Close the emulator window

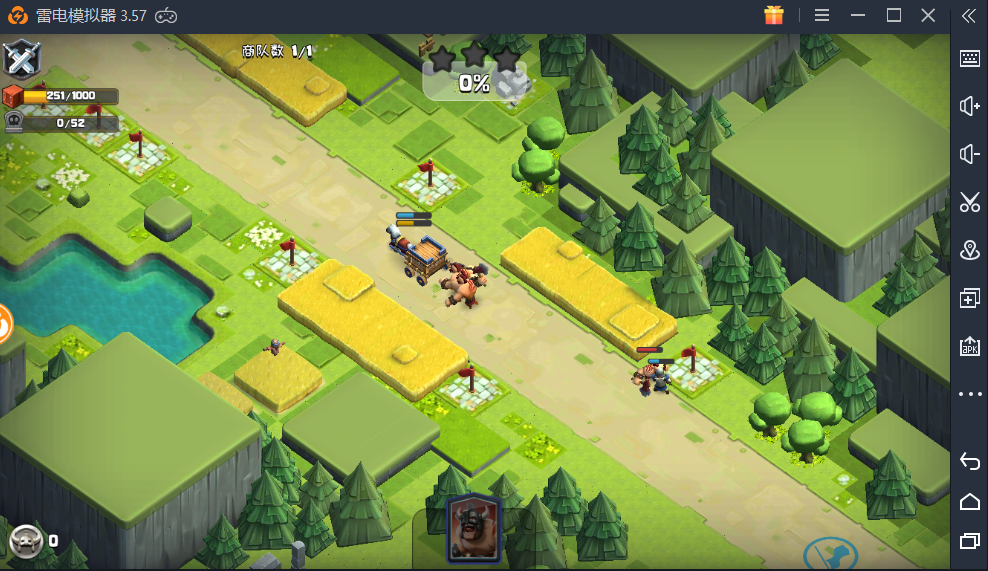click(929, 15)
